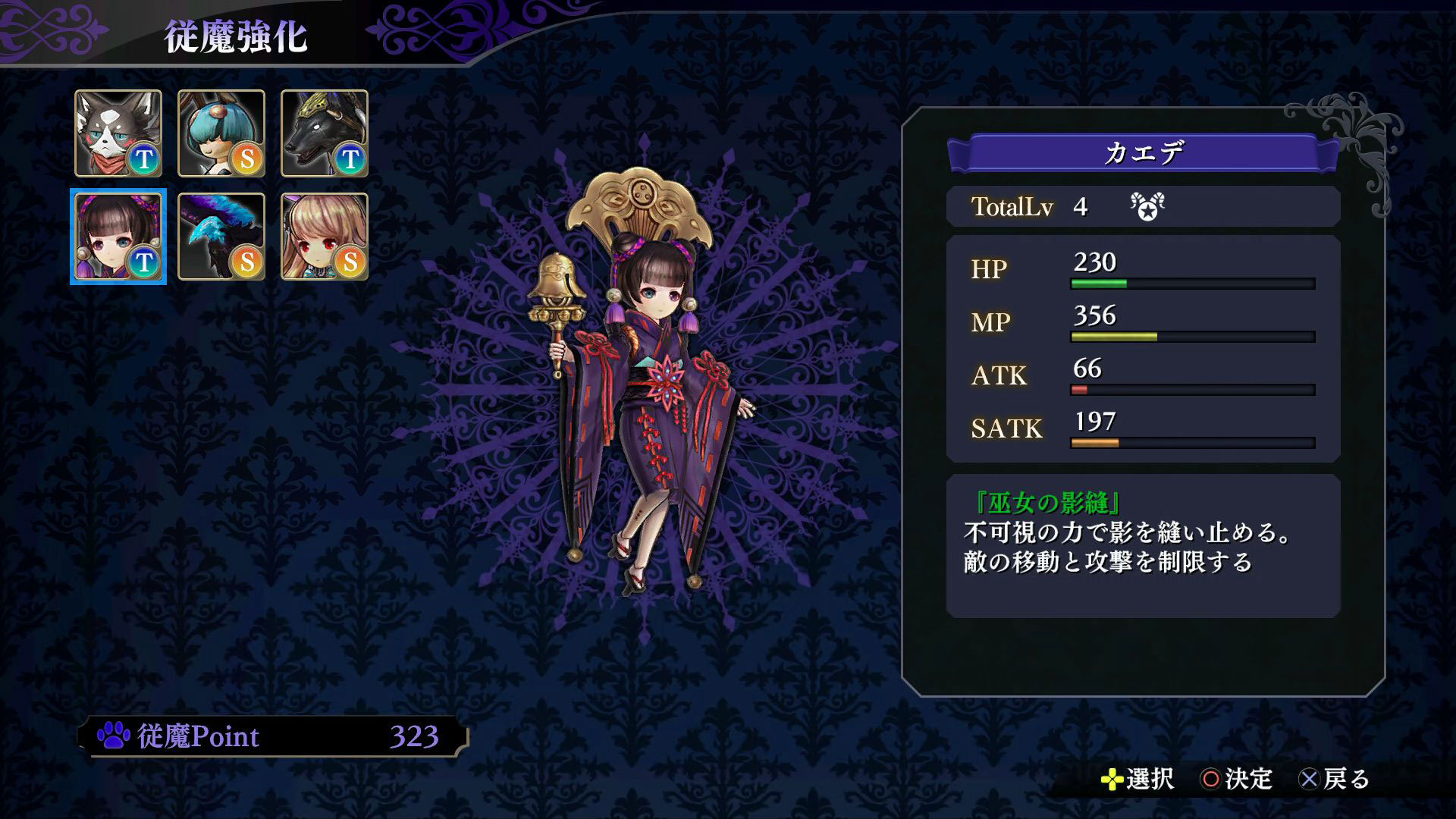Pick the highlighted Kaede shrine maiden portrait
This screenshot has height=819, width=1456.
click(118, 237)
